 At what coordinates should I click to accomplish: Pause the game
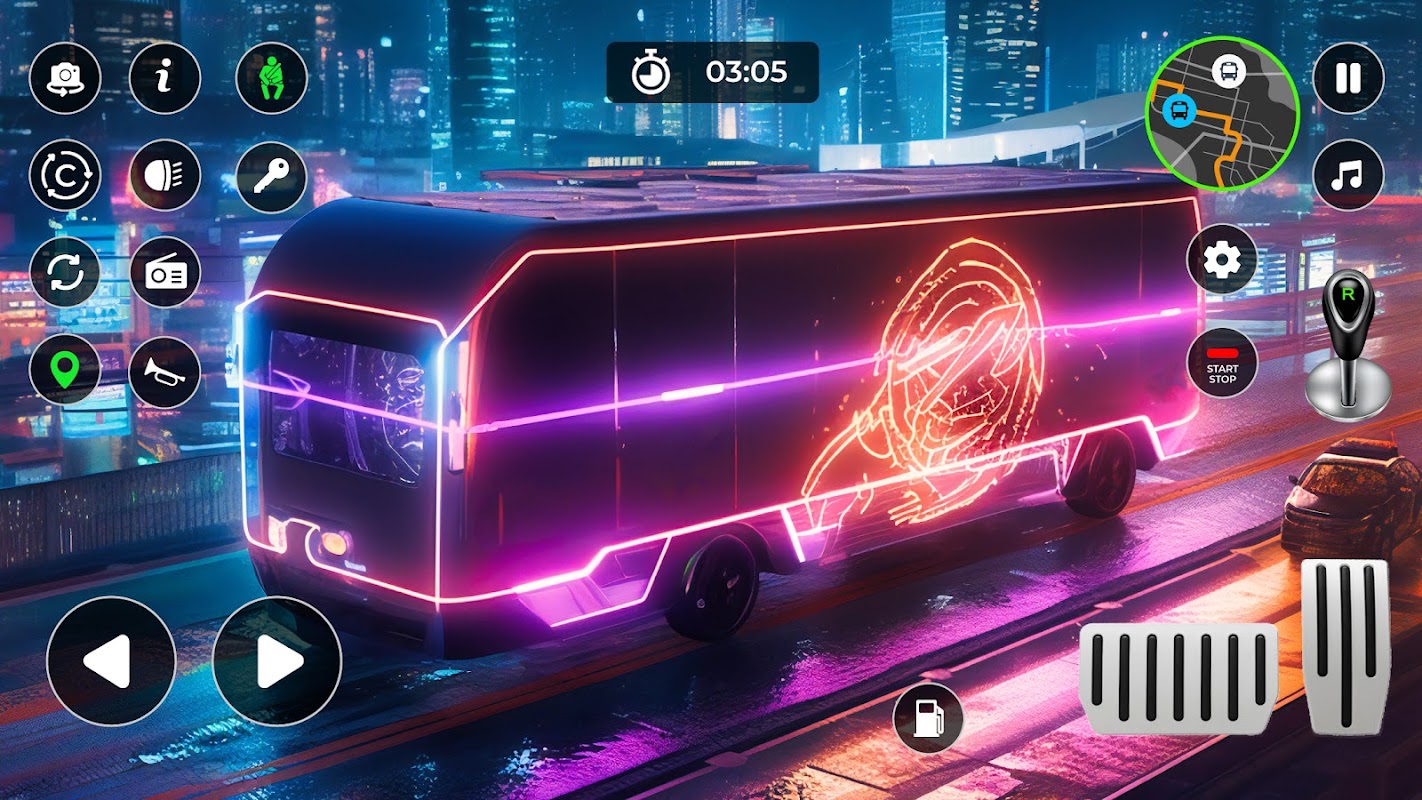click(1348, 78)
